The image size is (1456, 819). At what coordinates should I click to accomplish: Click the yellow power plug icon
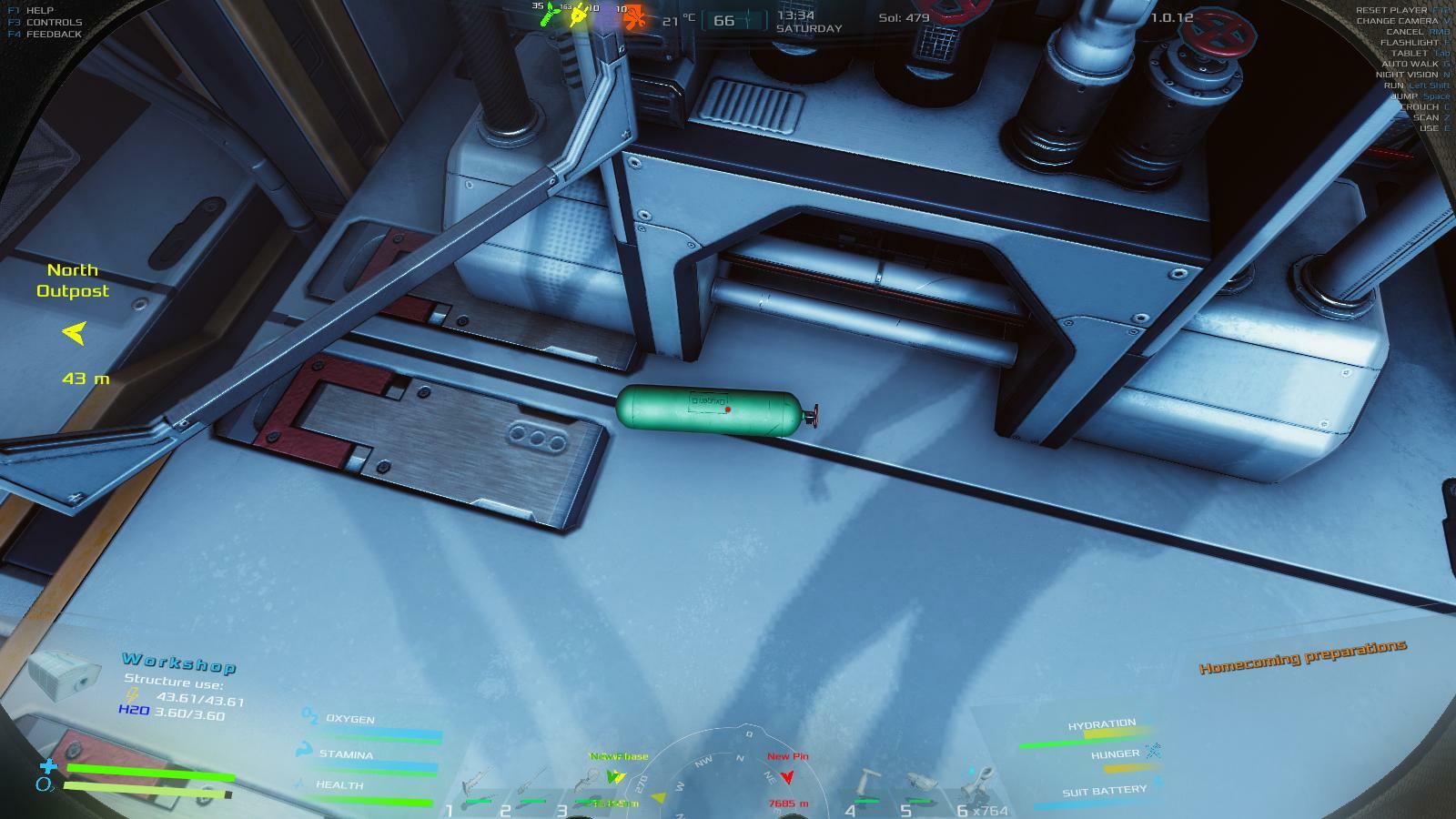[579, 15]
